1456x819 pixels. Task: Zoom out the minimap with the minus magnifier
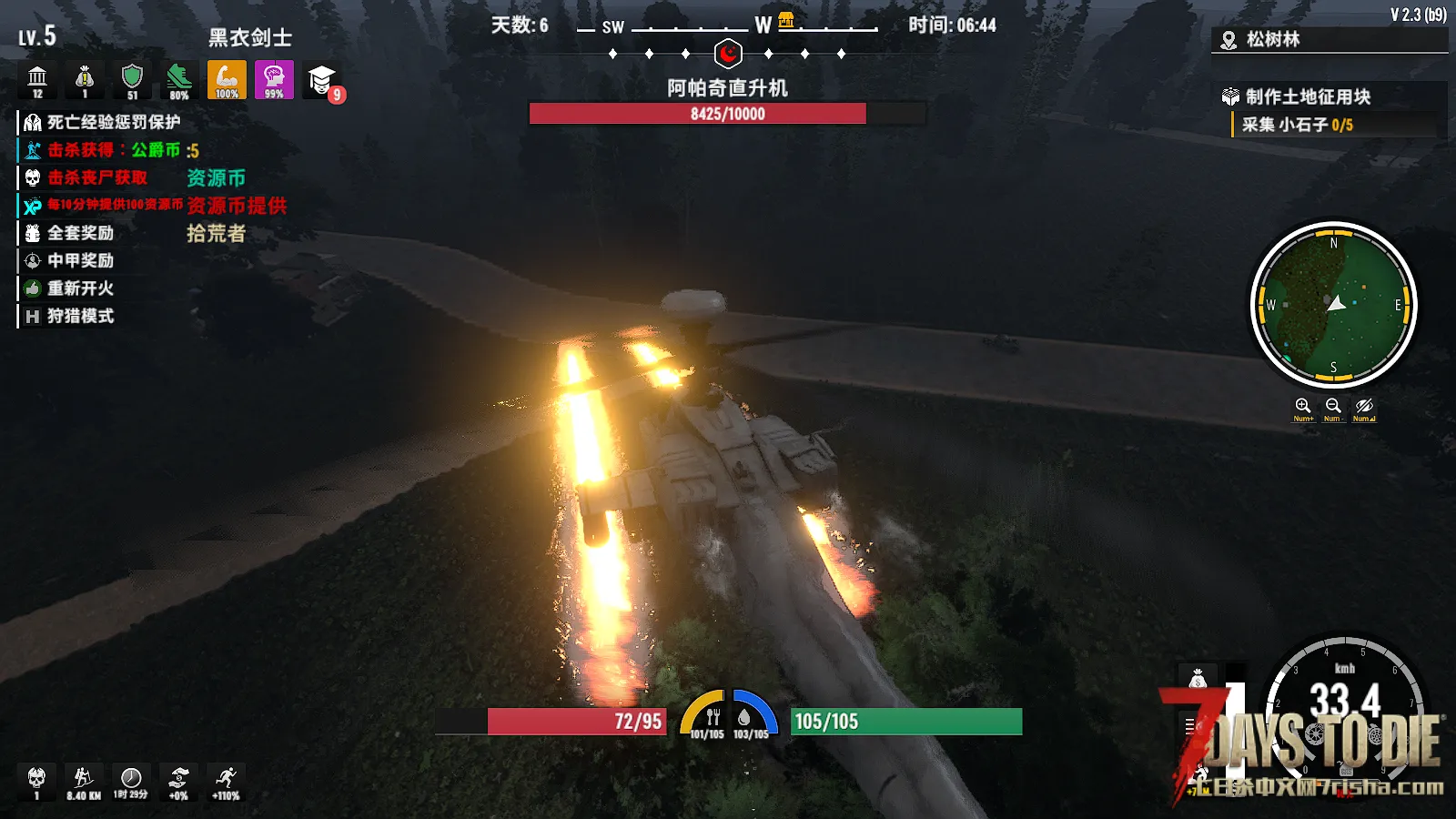(1333, 406)
